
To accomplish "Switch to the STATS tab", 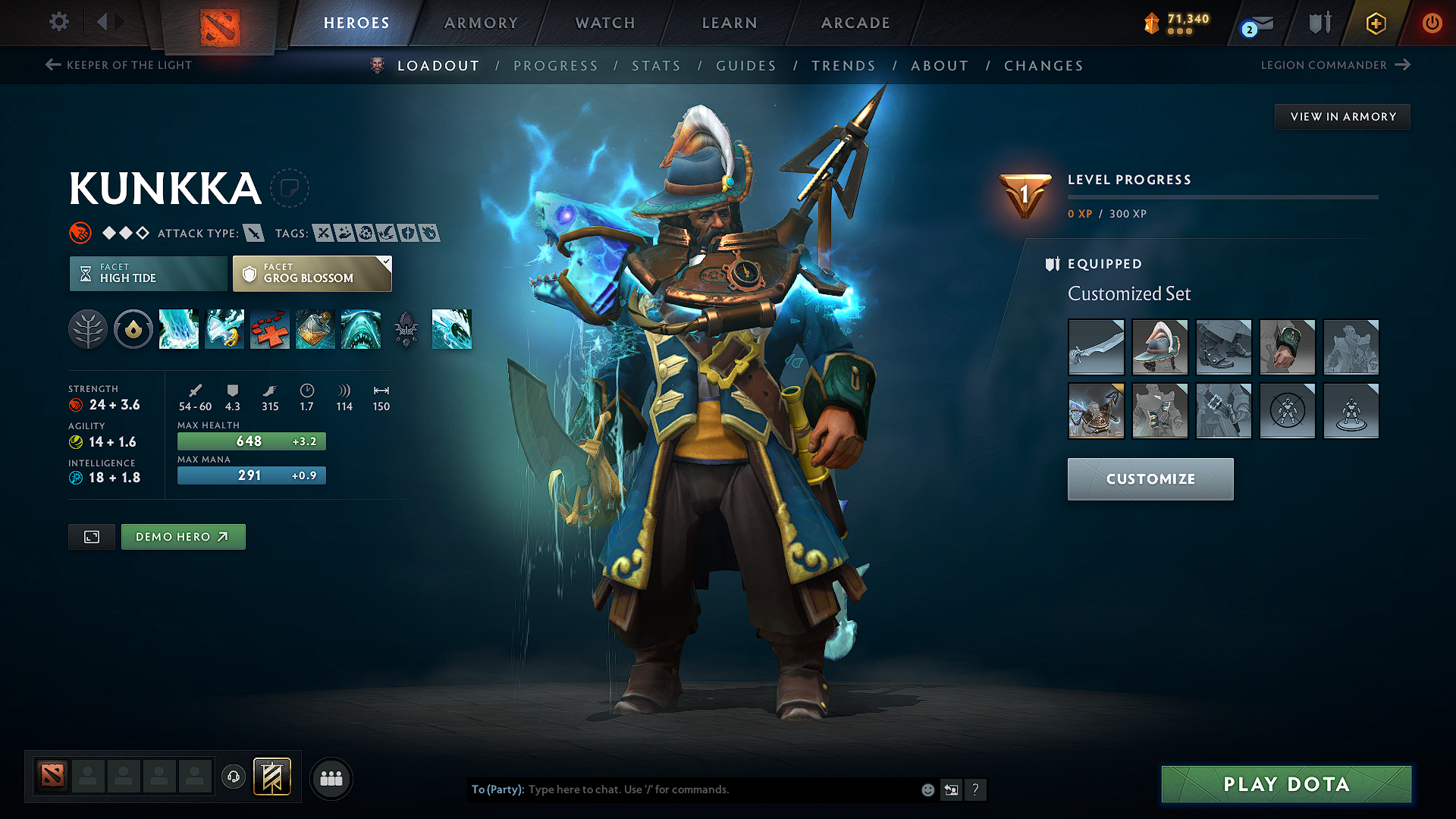I will (656, 66).
